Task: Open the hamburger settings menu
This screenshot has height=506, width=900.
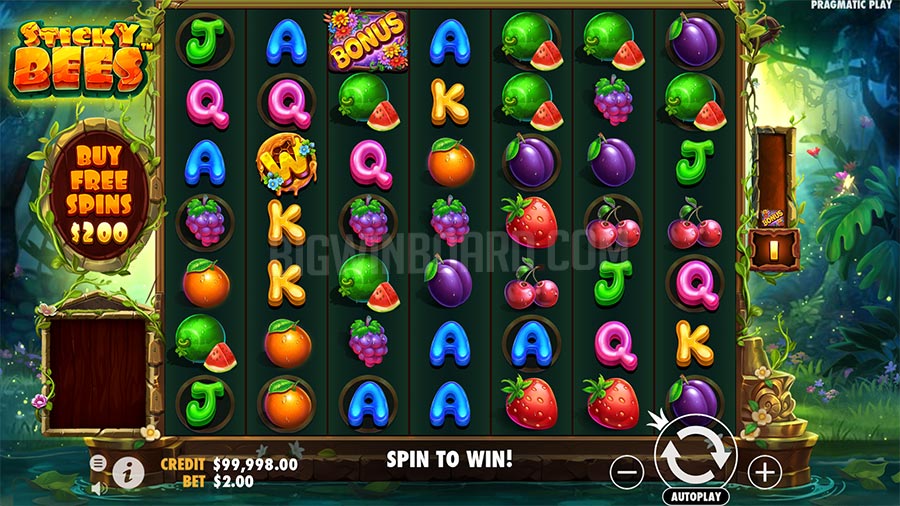Action: pyautogui.click(x=99, y=463)
